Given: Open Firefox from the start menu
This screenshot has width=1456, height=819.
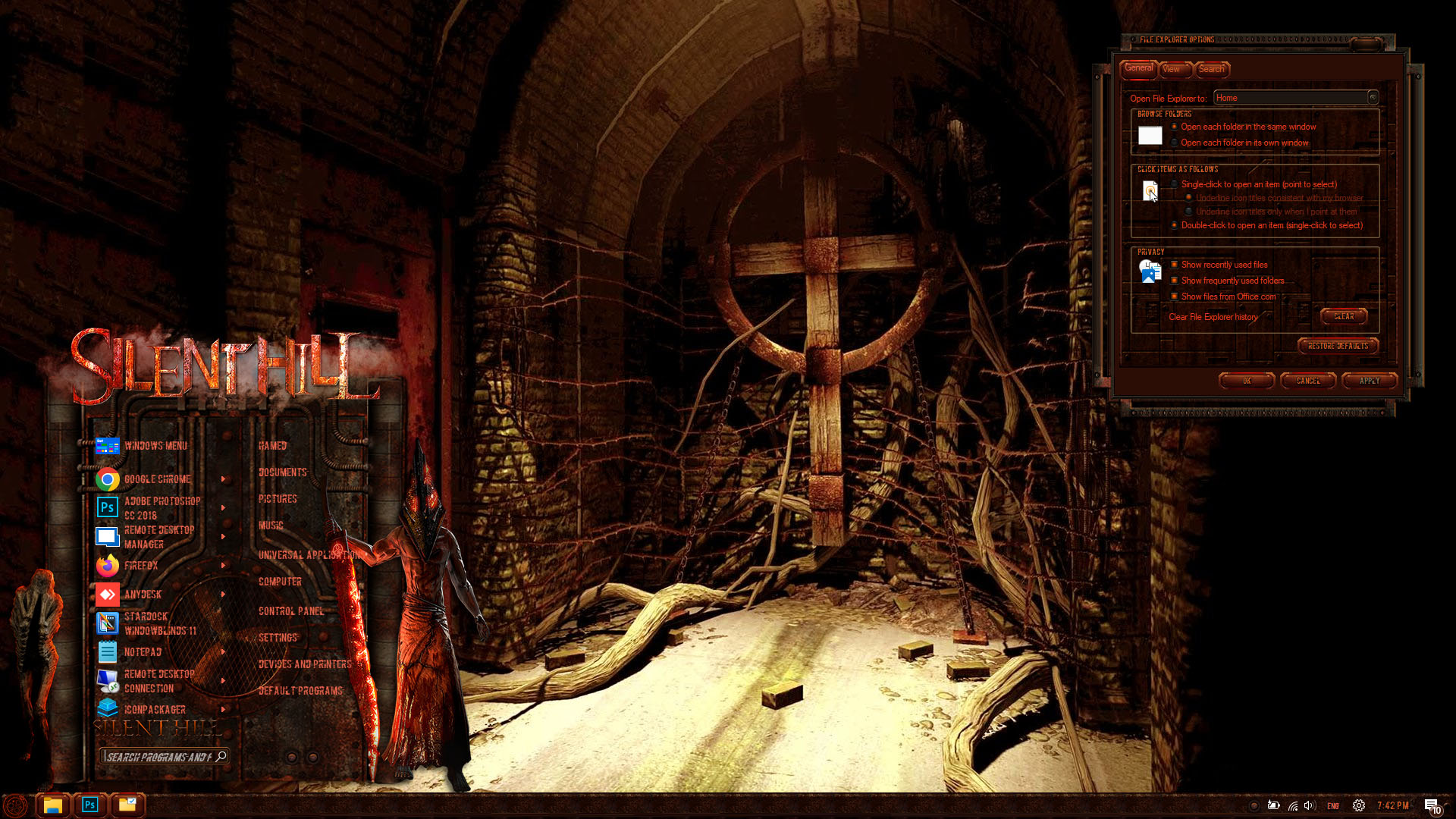Looking at the screenshot, I should click(141, 566).
